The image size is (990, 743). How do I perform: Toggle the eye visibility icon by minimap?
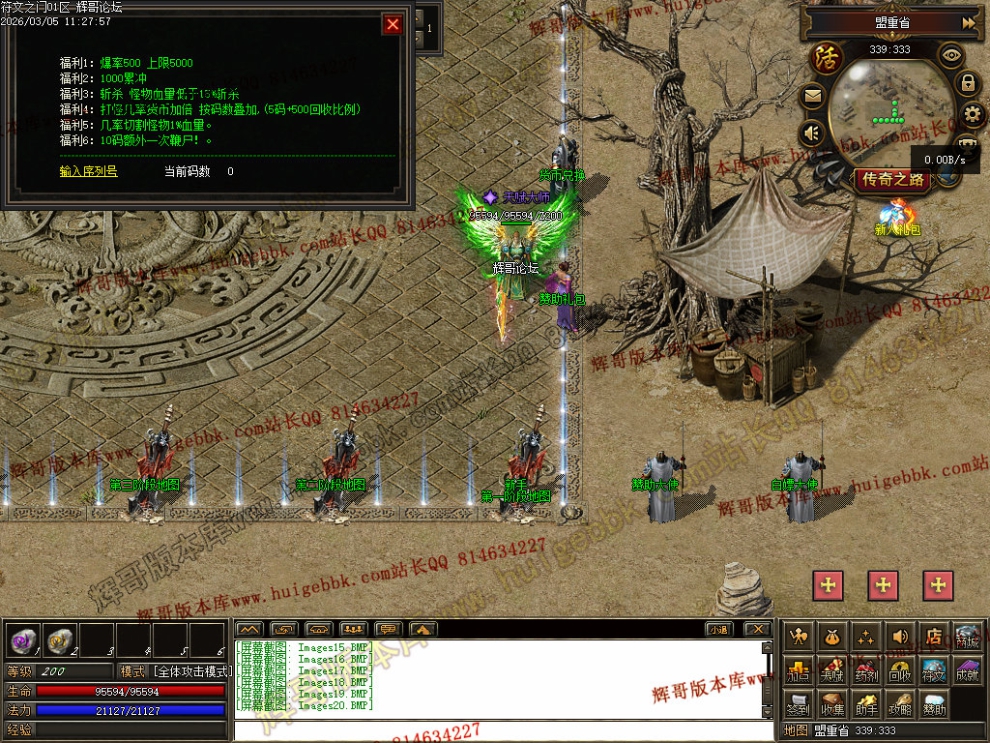[950, 54]
